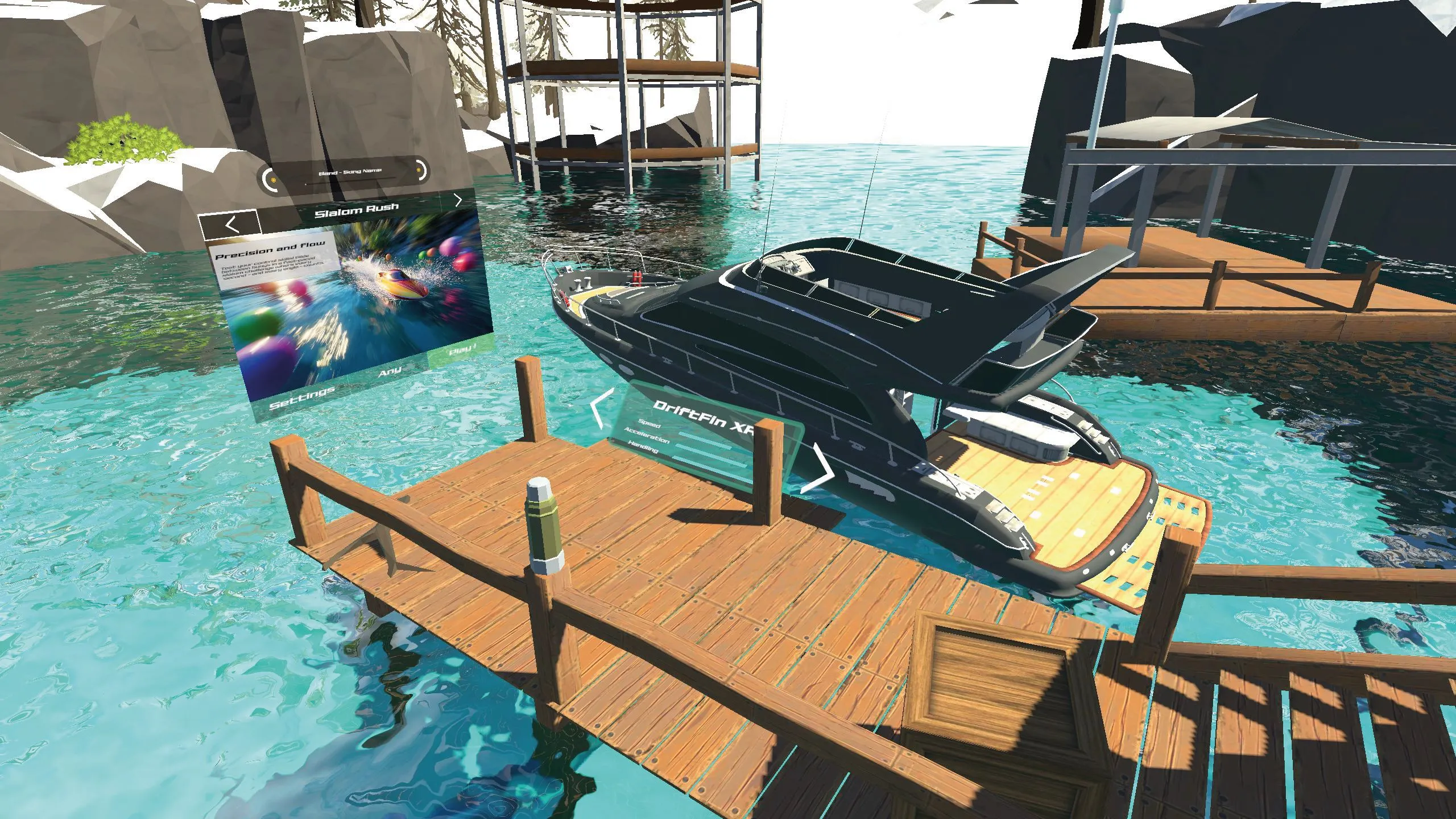Click the music player's right circular button
Viewport: 1456px width, 819px height.
pos(420,169)
